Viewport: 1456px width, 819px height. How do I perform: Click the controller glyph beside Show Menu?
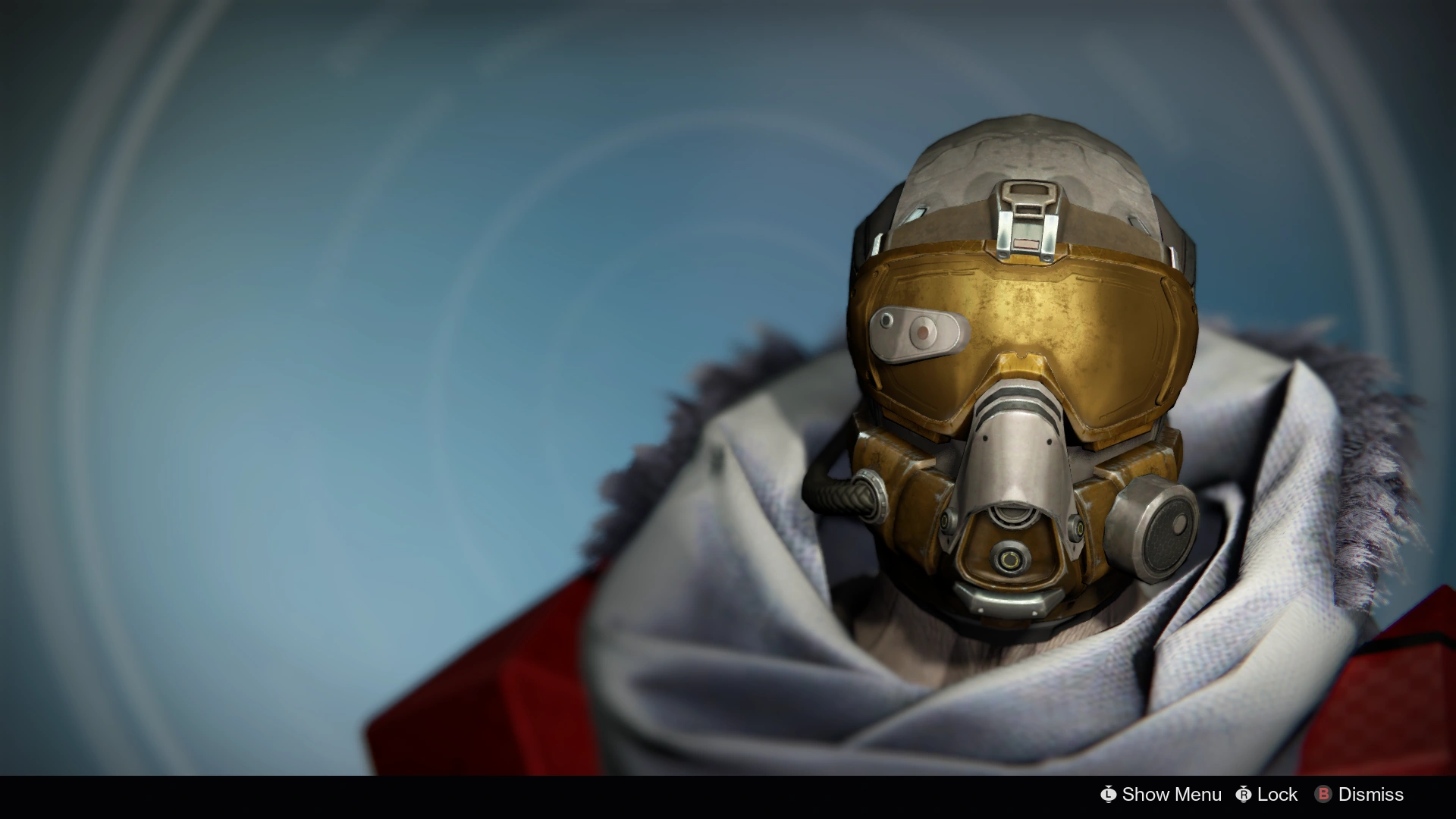1108,794
